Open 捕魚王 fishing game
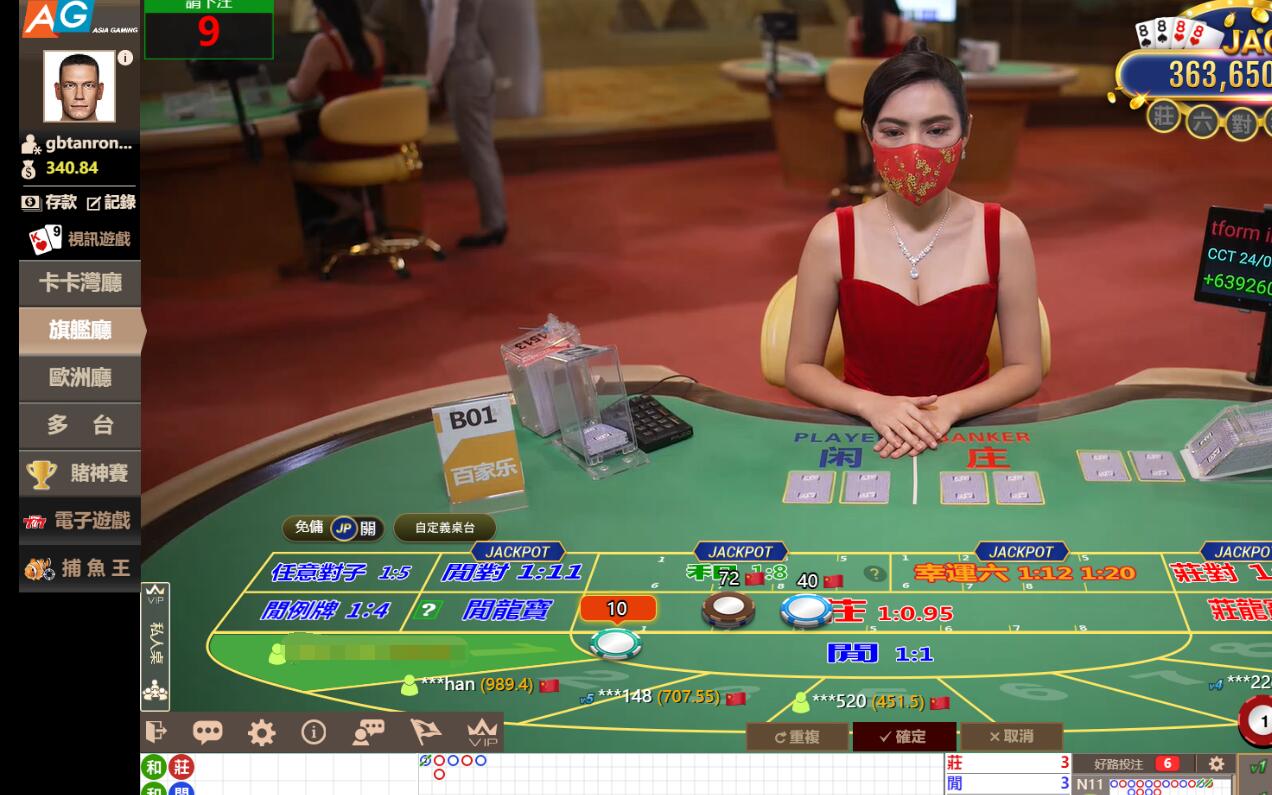The width and height of the screenshot is (1272, 795). click(79, 568)
